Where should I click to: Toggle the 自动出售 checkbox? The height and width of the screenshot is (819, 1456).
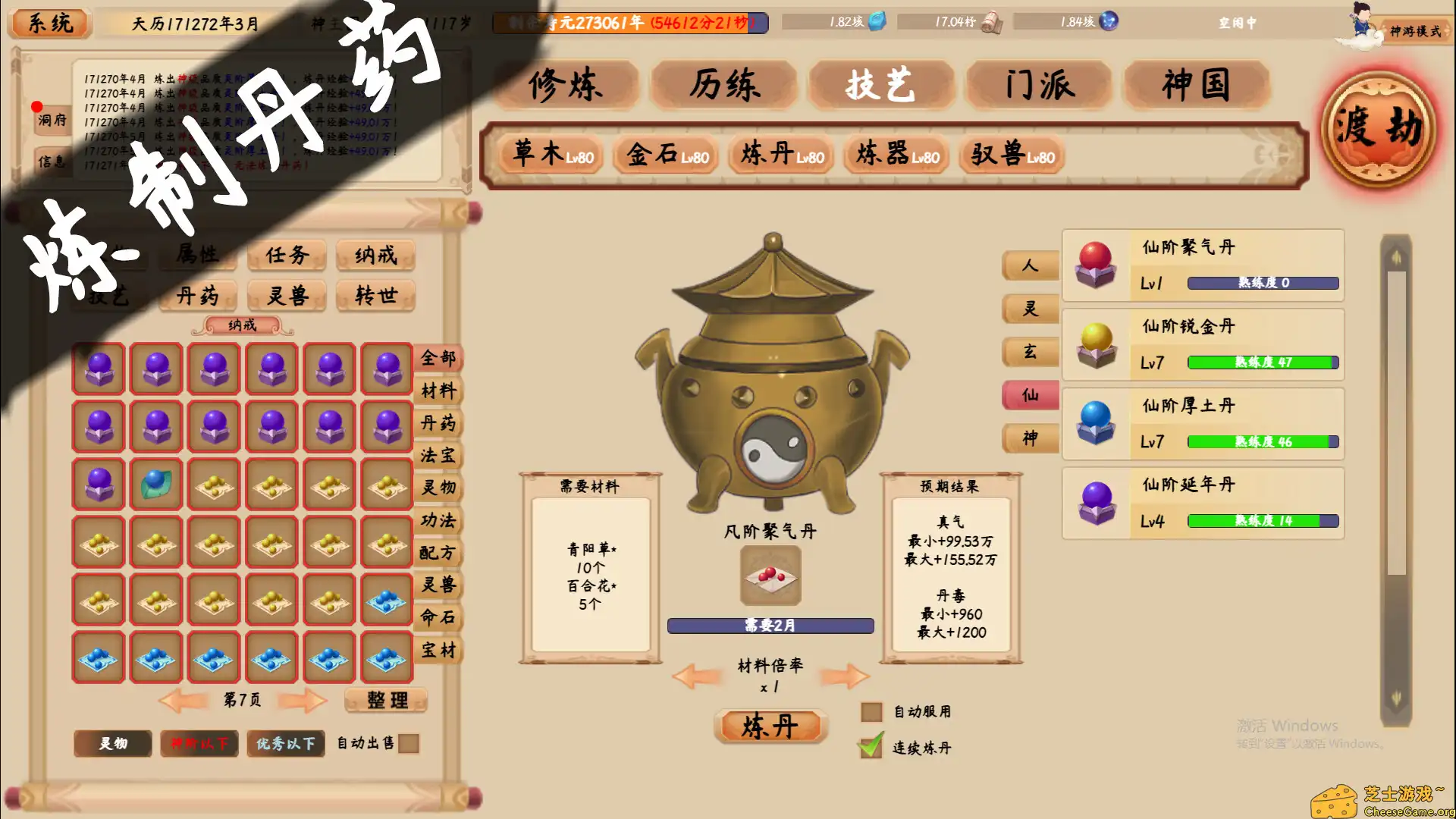tap(409, 744)
